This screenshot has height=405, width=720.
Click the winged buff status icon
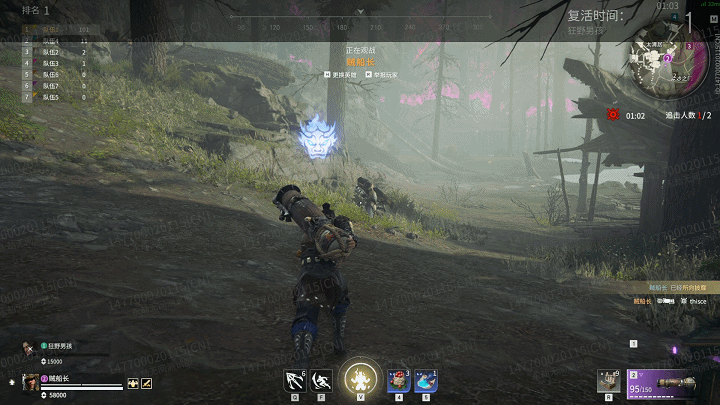[131, 381]
